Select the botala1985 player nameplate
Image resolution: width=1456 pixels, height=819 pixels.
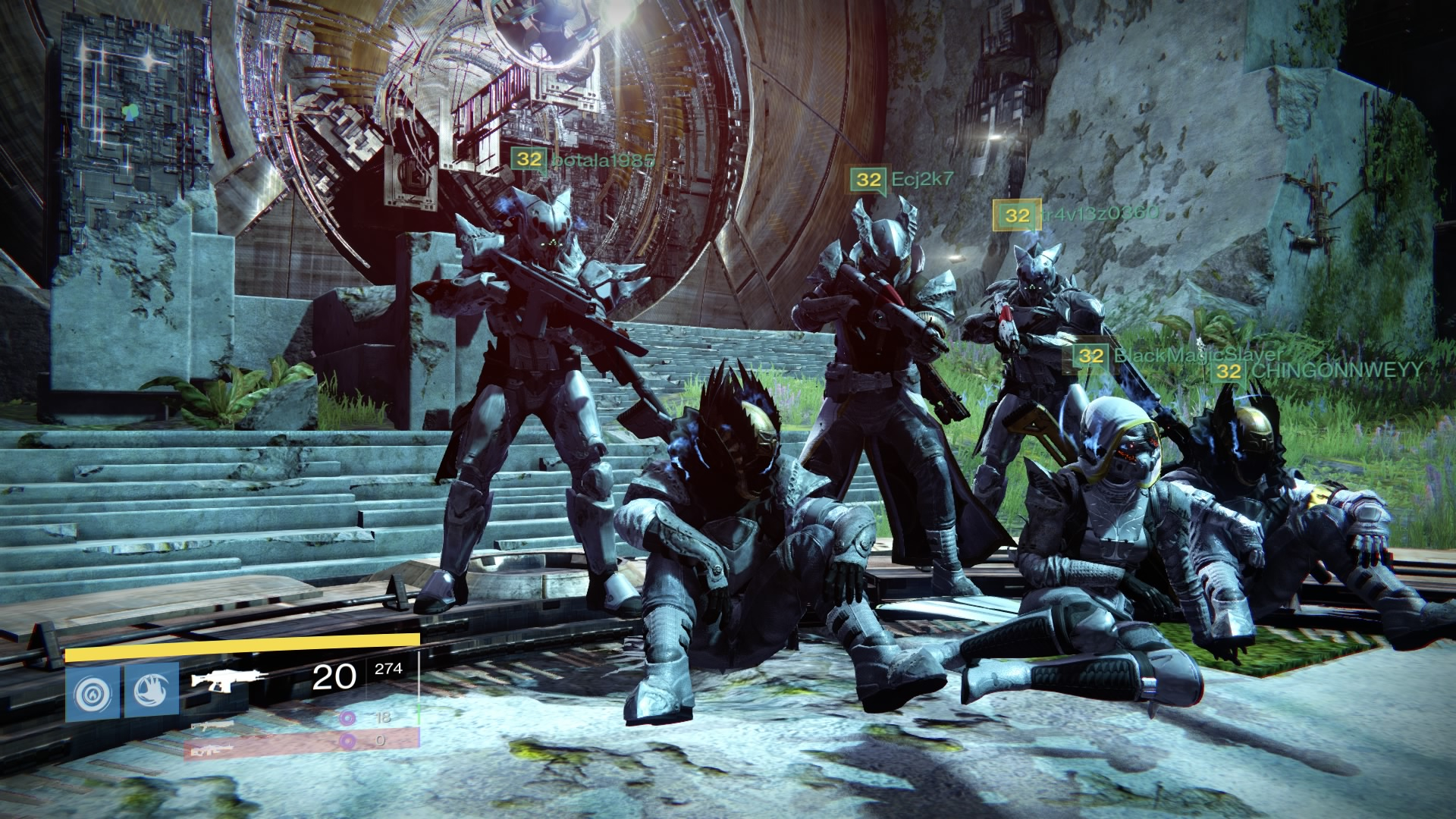[582, 160]
